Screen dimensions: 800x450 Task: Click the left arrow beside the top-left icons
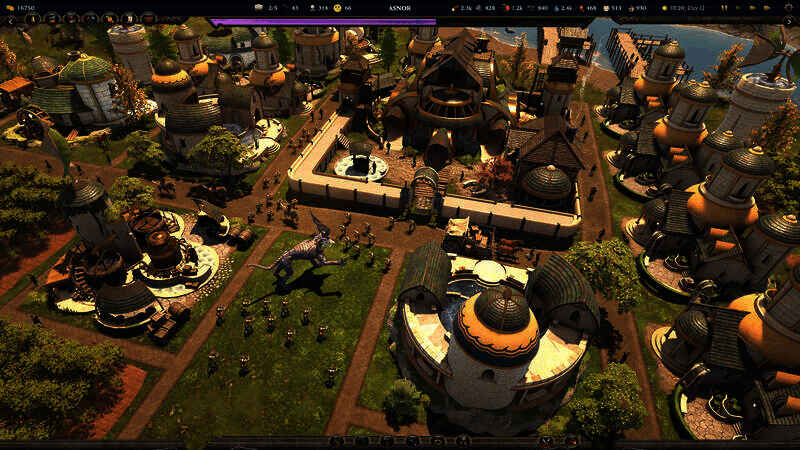point(11,20)
